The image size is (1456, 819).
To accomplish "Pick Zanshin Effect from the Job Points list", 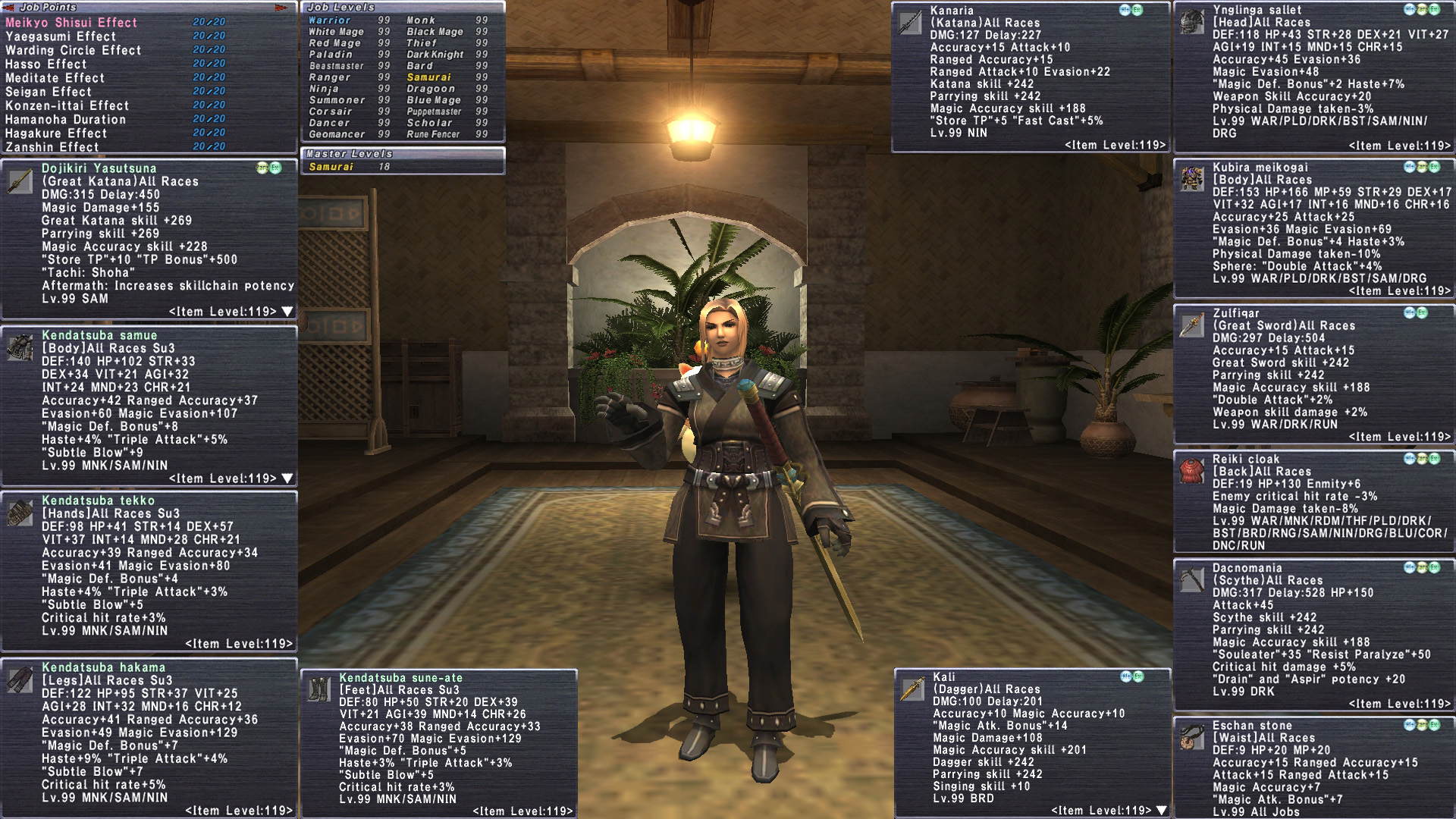I will 52,147.
